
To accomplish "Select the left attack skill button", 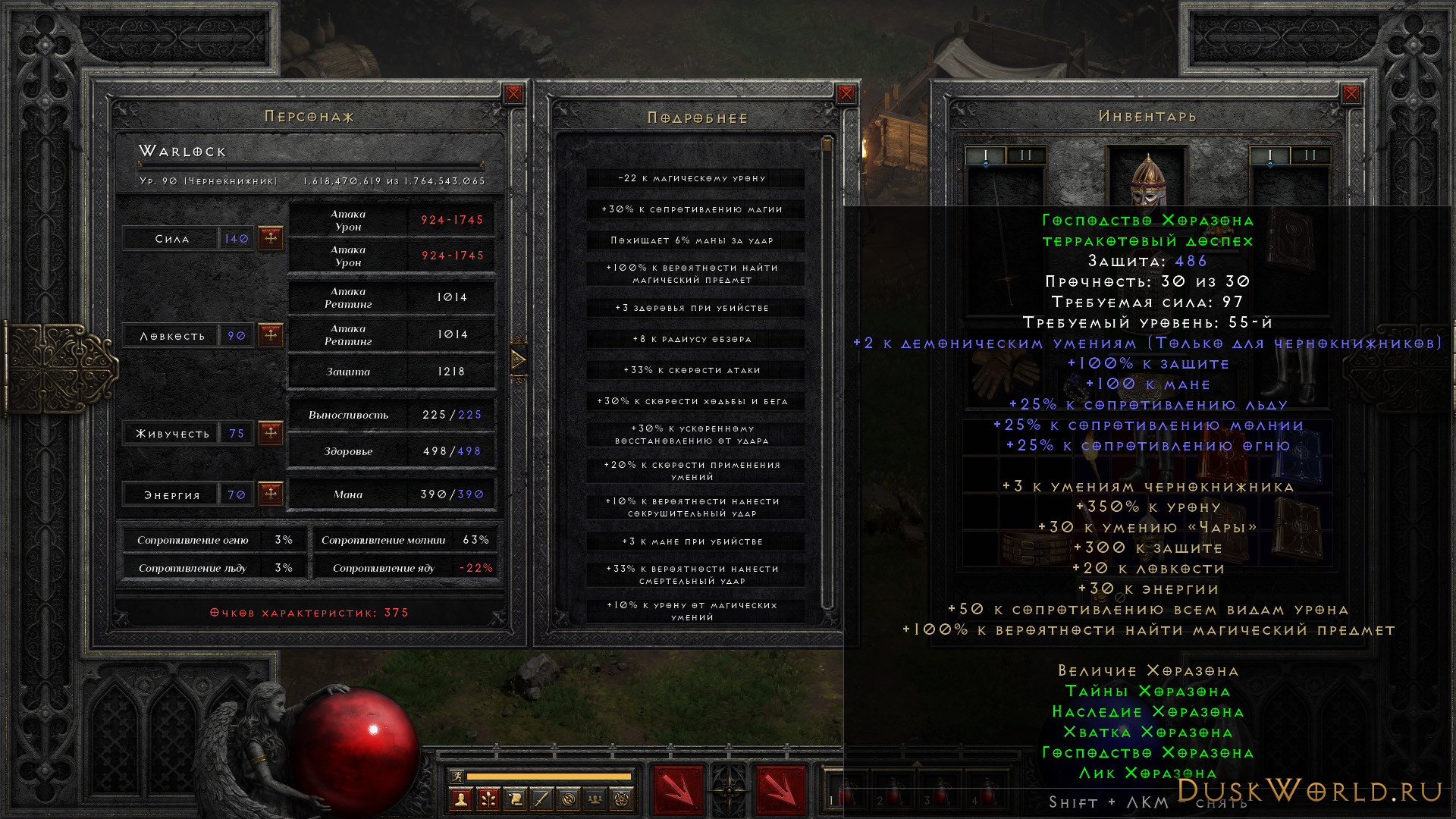I will click(678, 790).
